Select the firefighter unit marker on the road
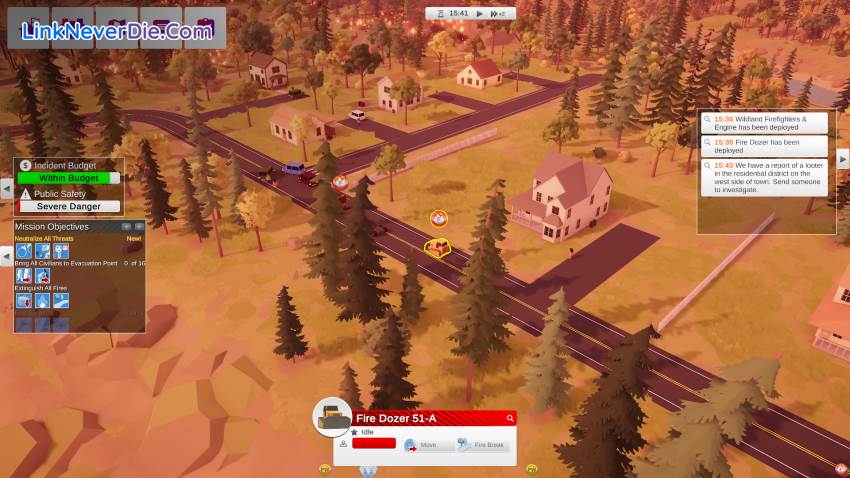 click(438, 218)
